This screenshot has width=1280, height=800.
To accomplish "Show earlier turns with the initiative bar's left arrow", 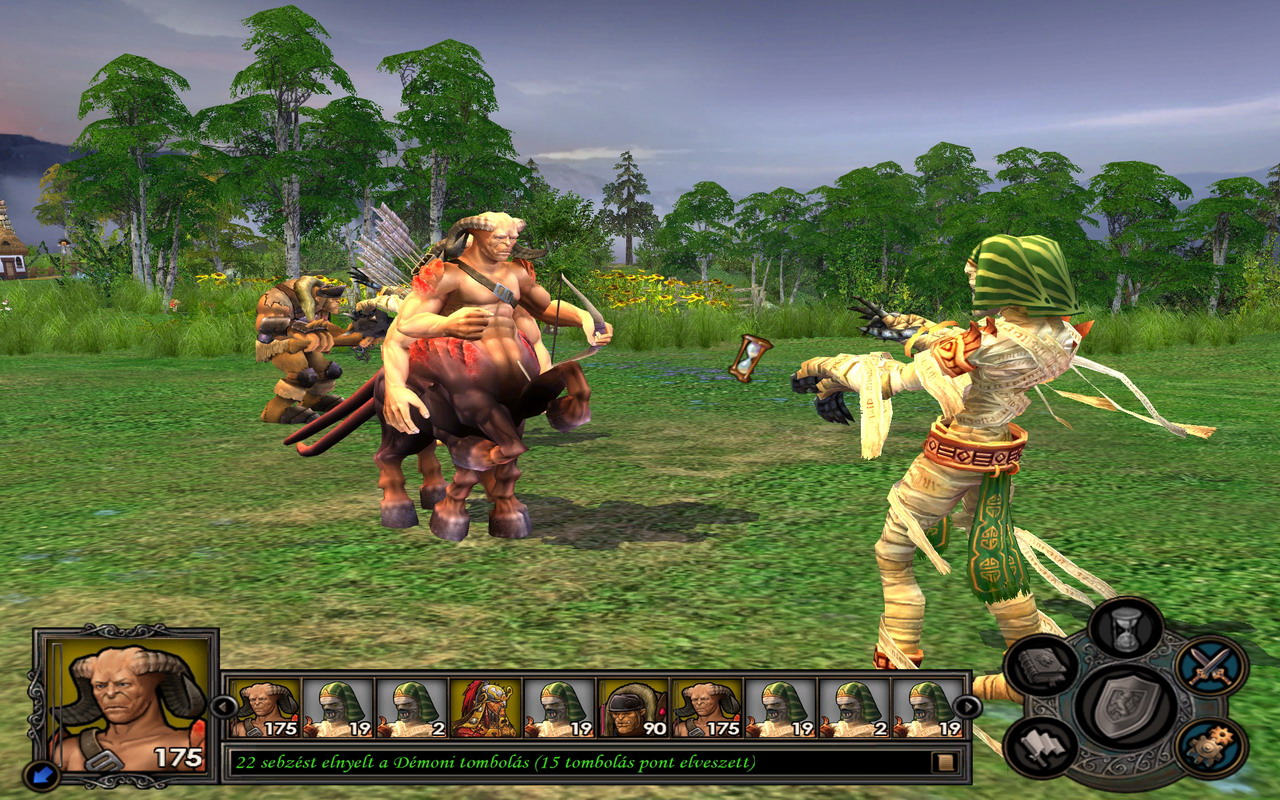I will pyautogui.click(x=222, y=707).
